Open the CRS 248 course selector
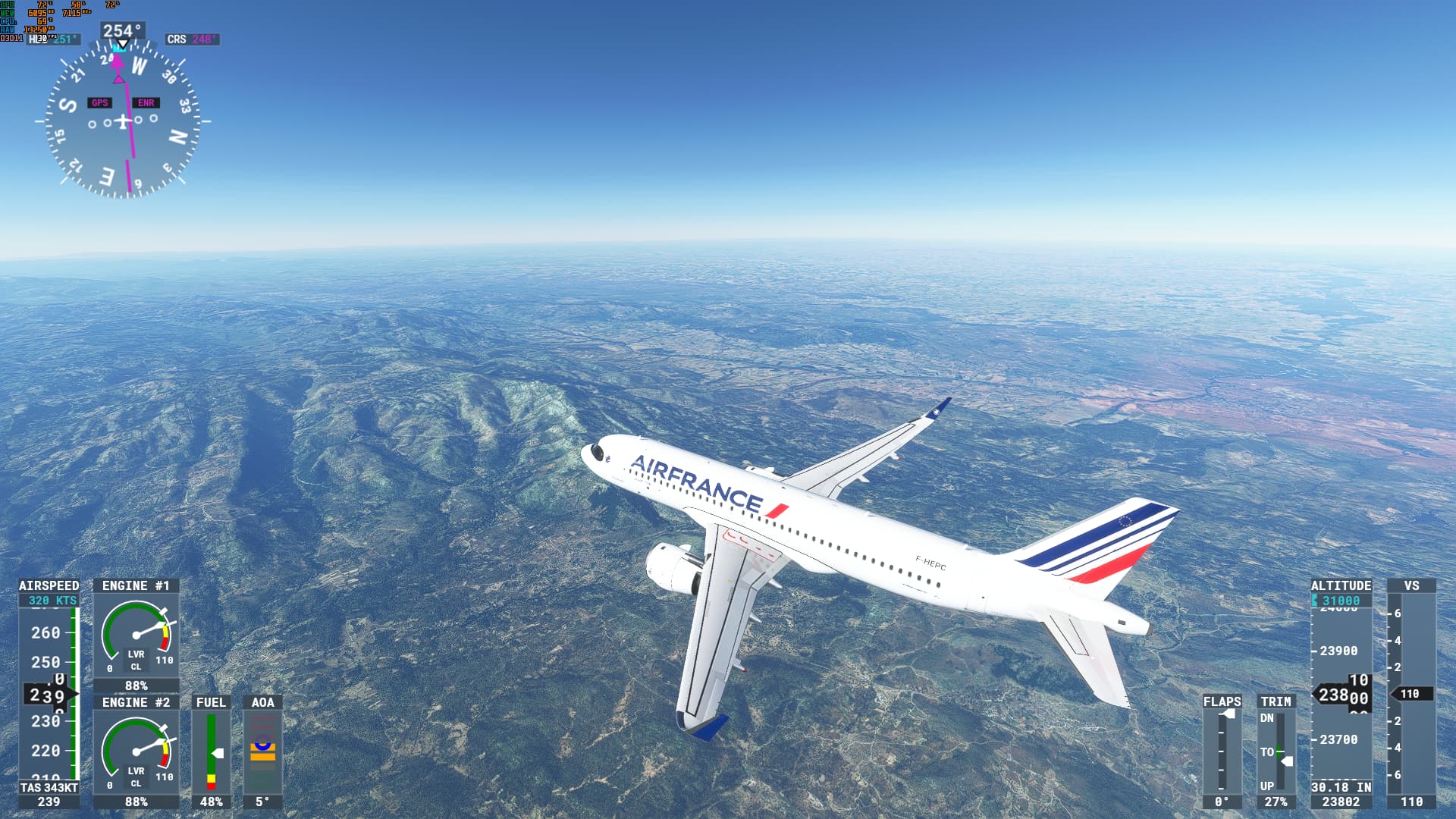Screen dimensions: 1456x819 191,39
